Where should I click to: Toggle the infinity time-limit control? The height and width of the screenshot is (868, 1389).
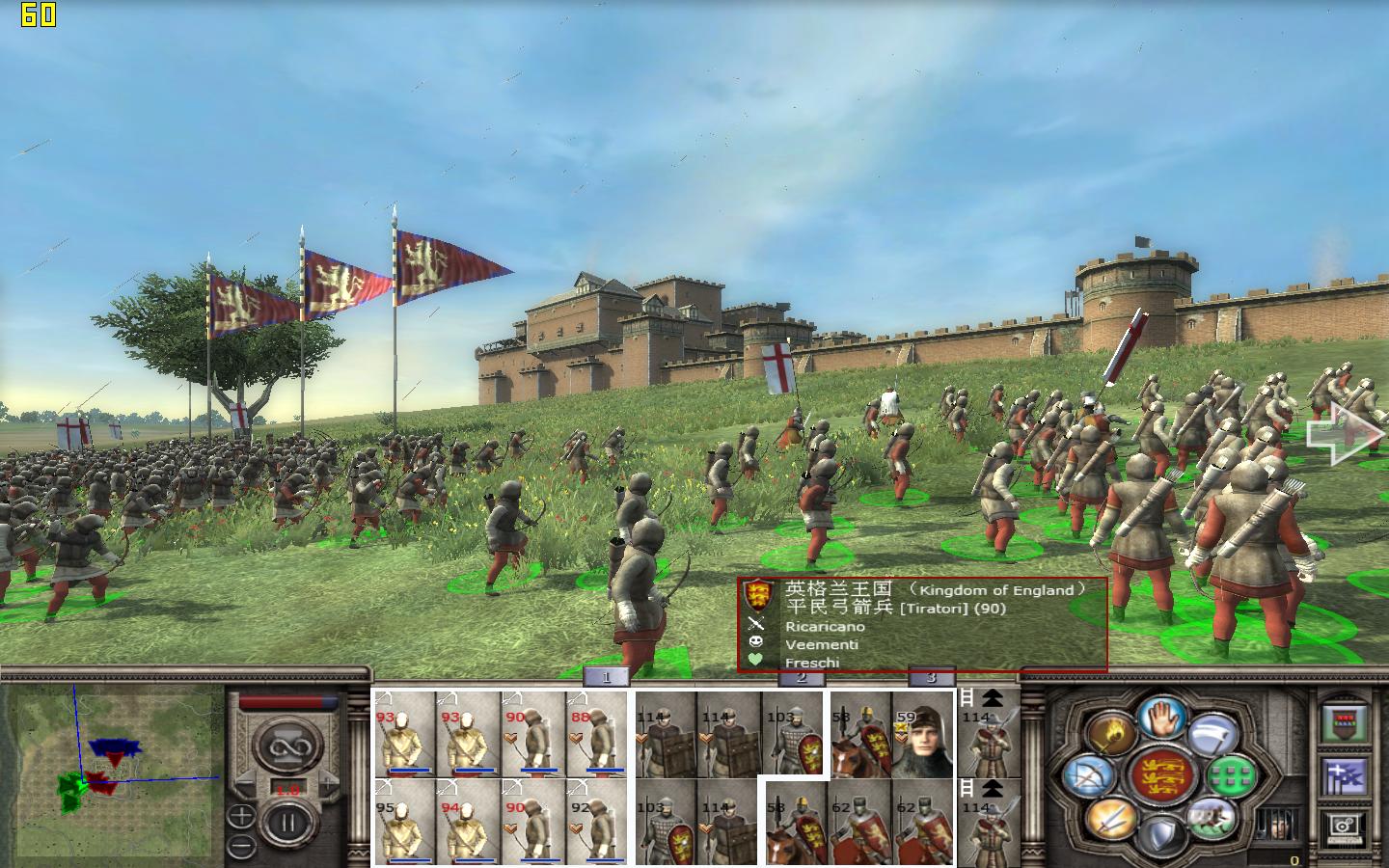pos(286,746)
